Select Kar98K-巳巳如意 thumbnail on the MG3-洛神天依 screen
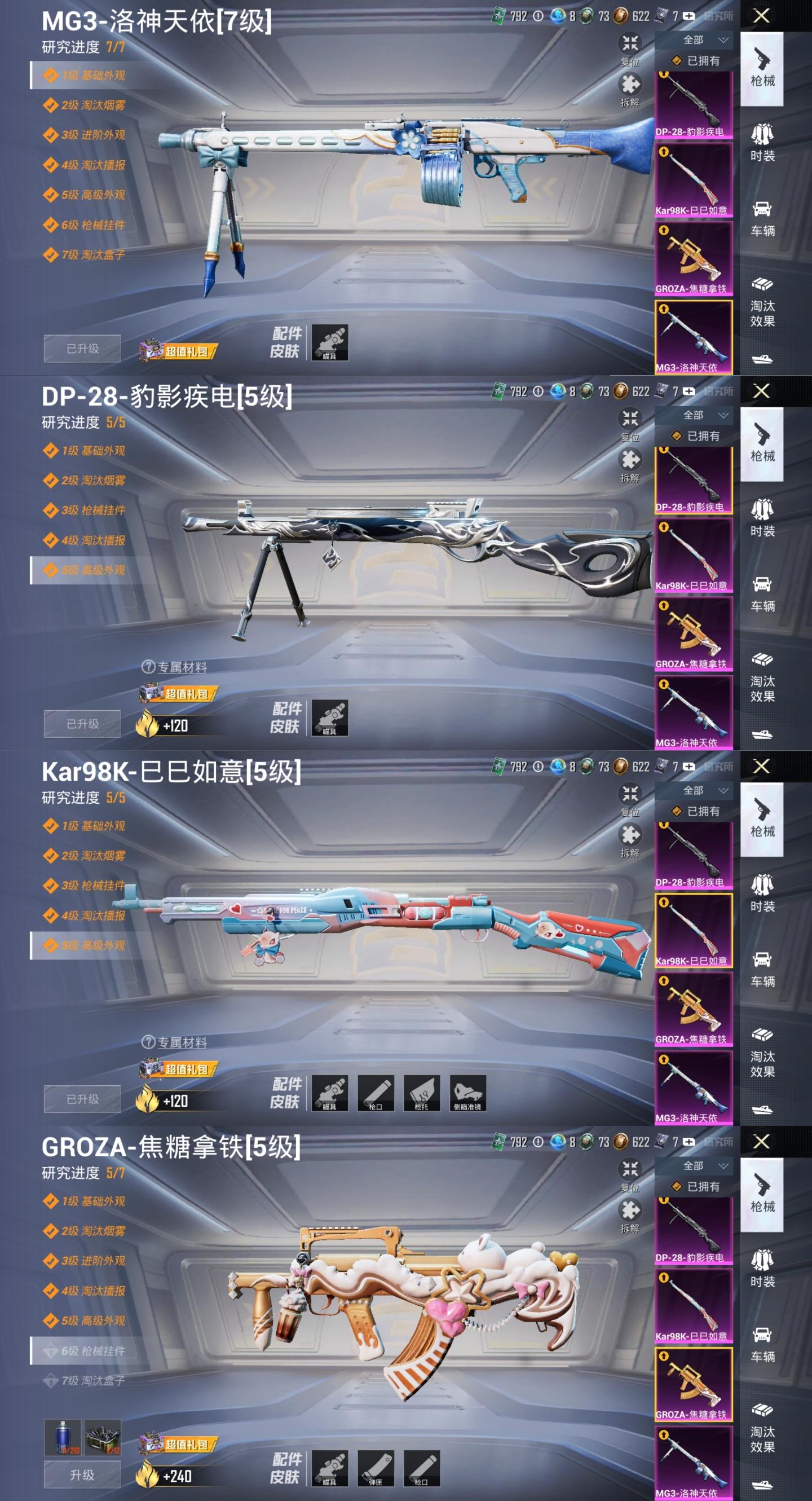 (x=693, y=180)
